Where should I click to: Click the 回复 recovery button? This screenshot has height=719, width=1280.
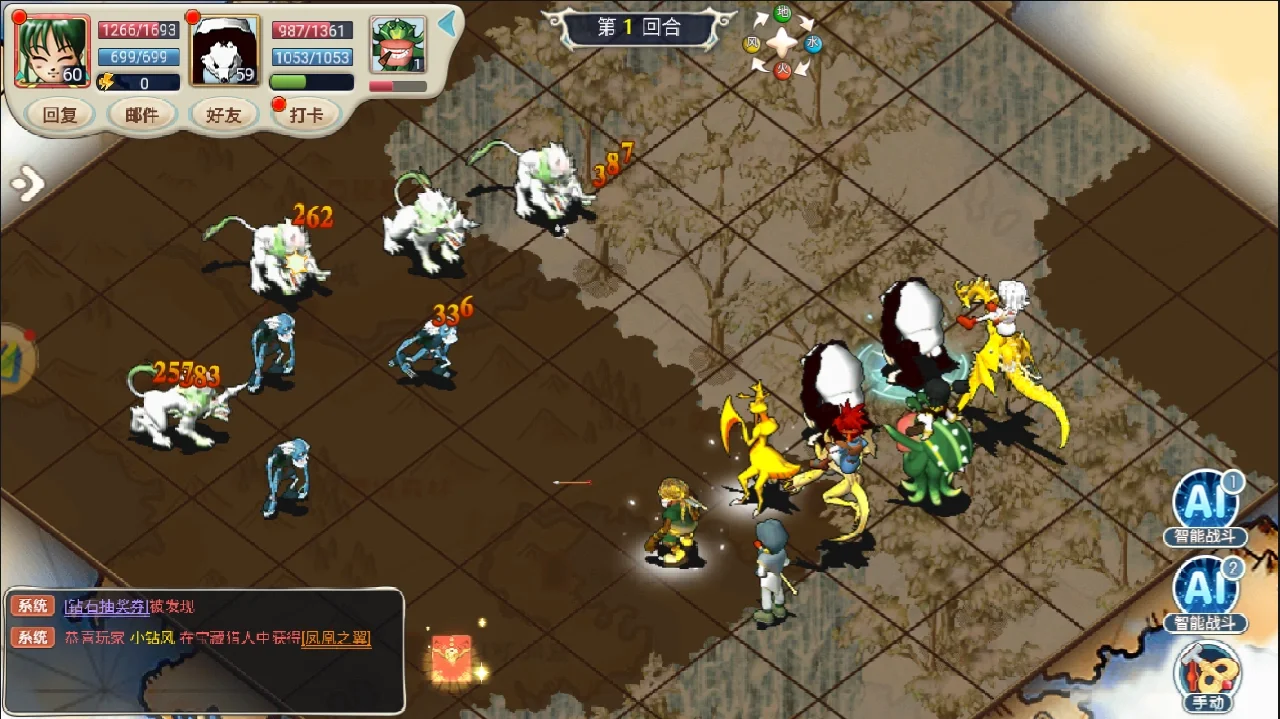(x=60, y=115)
